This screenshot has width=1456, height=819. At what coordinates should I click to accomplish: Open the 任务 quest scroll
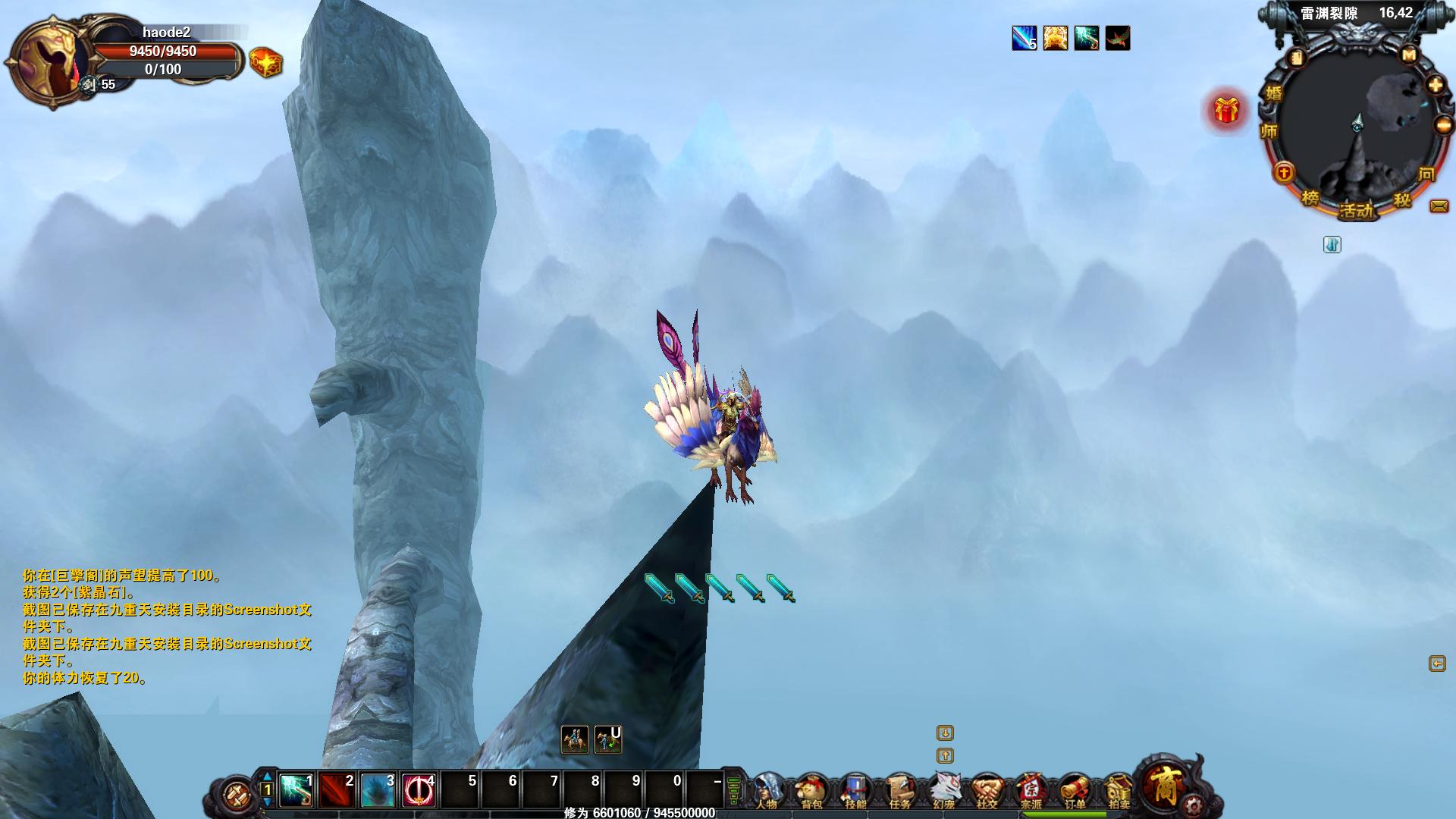click(x=899, y=791)
